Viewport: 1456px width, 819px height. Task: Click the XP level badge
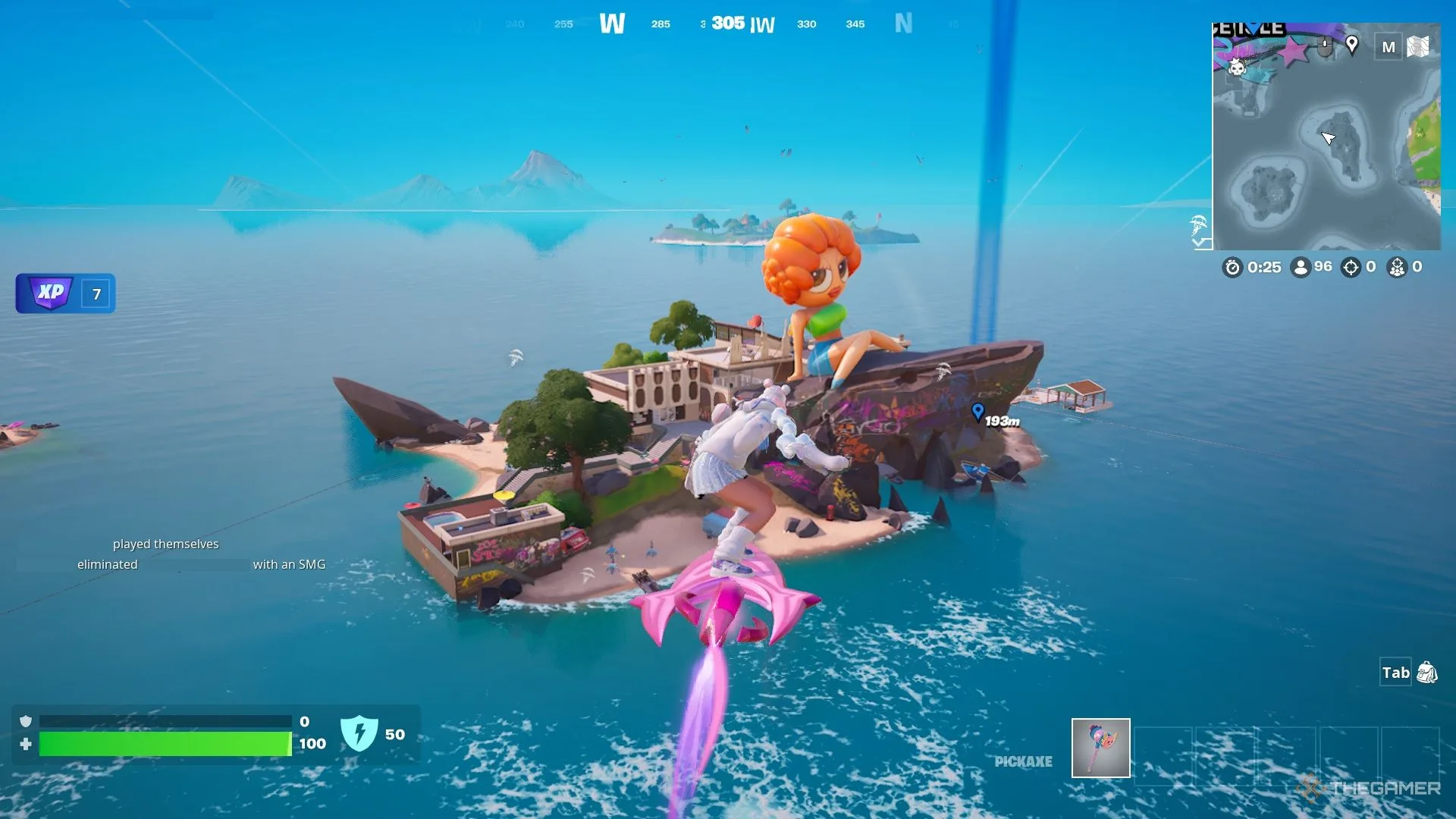coord(65,293)
